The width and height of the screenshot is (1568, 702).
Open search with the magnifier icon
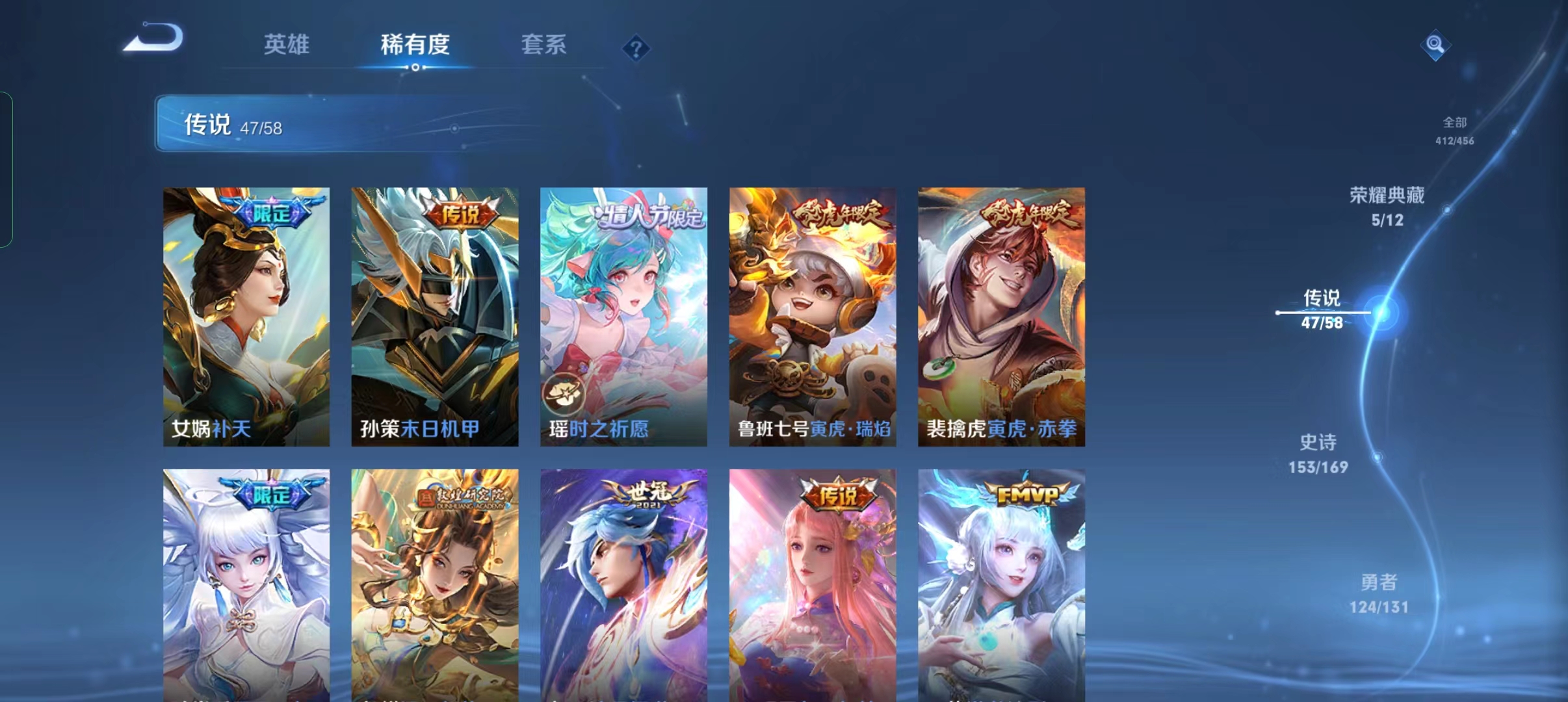1435,44
